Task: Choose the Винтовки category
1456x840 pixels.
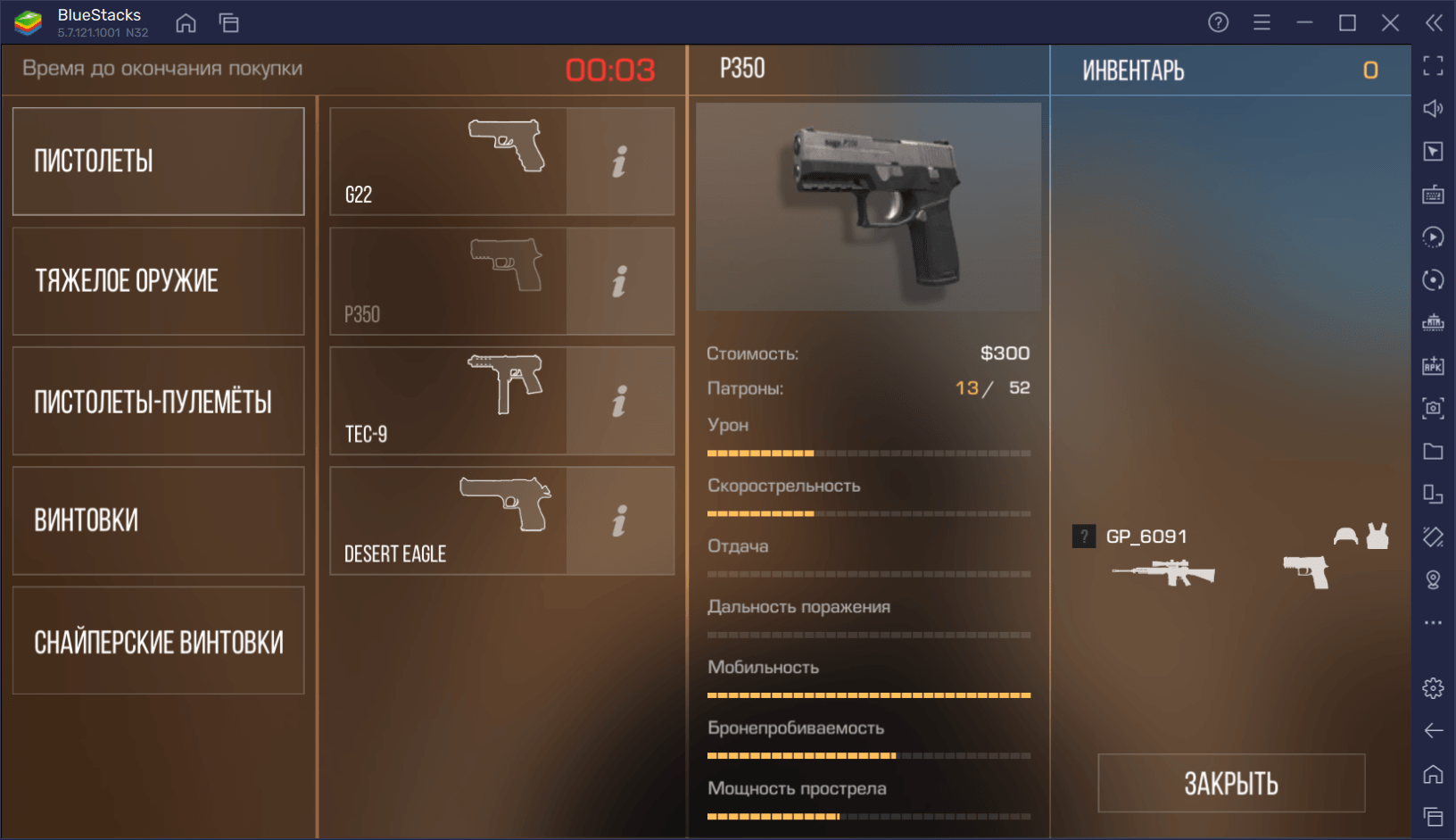Action: point(158,520)
